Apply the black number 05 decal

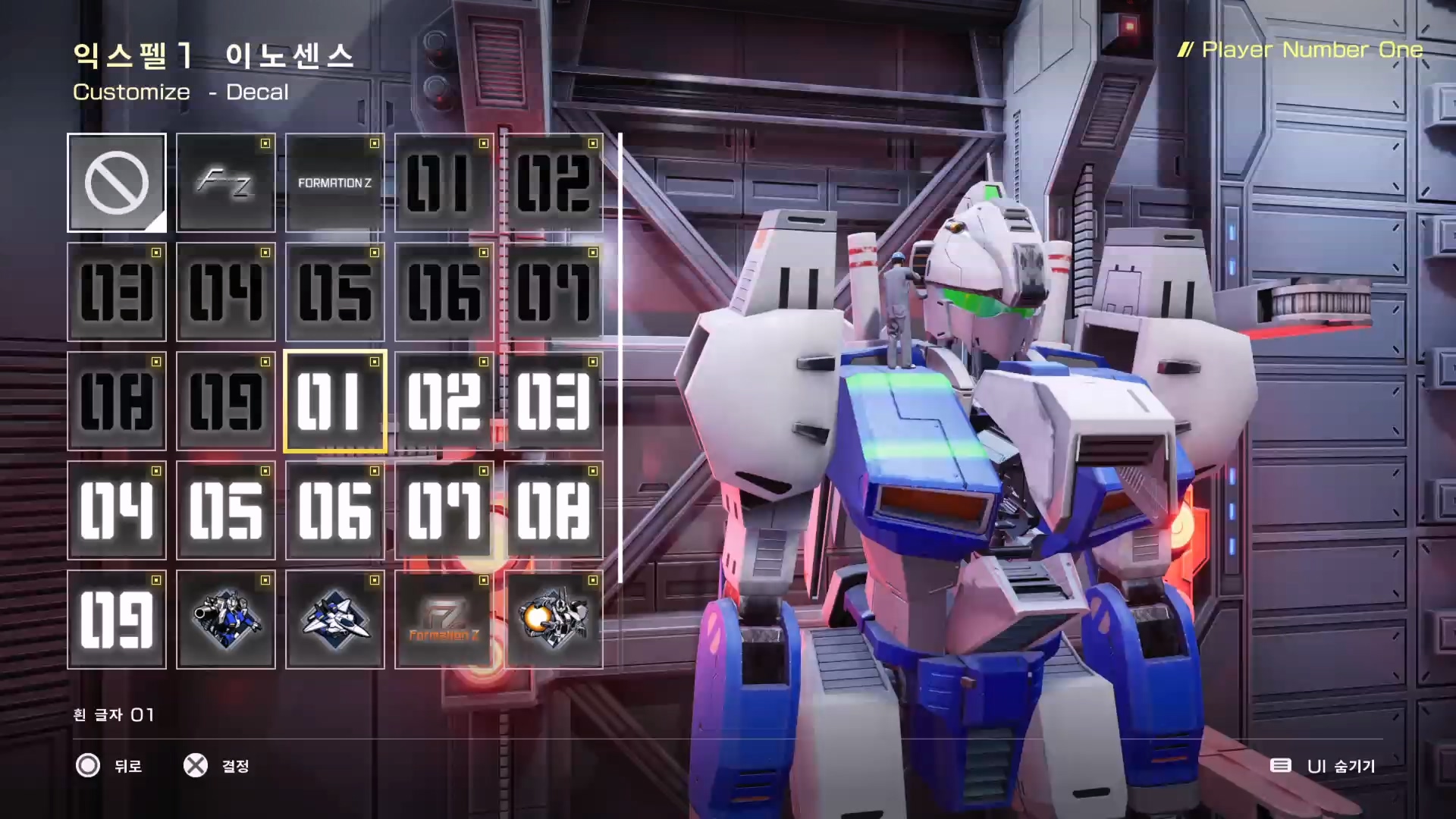click(335, 292)
